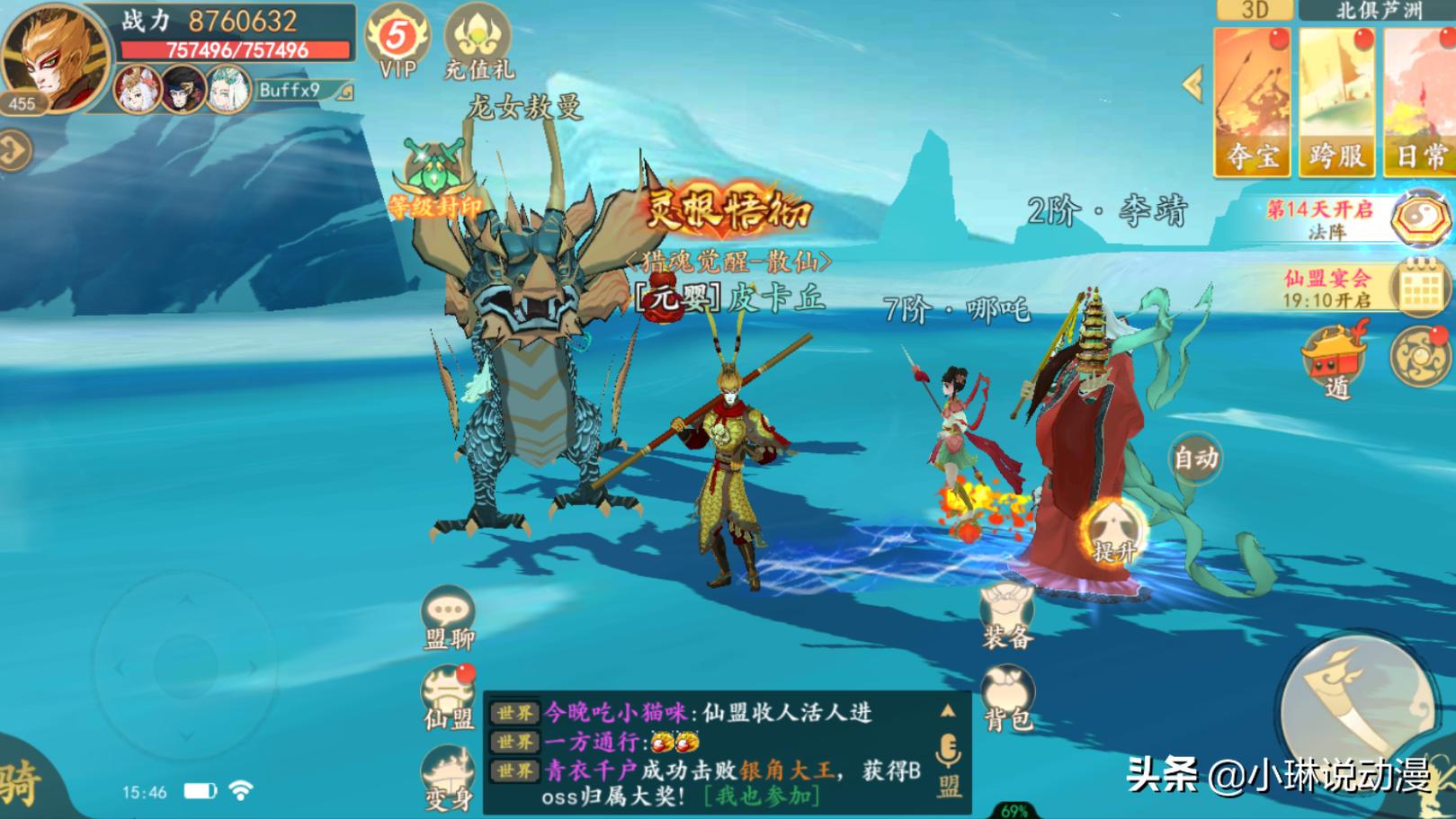
Task: Collapse the top-right activity panel arrow
Action: click(x=1193, y=85)
